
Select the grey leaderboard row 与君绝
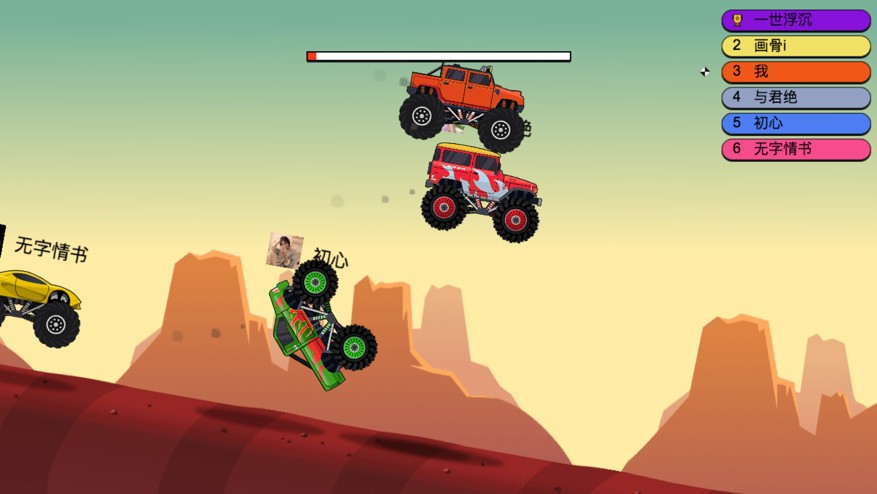point(796,98)
